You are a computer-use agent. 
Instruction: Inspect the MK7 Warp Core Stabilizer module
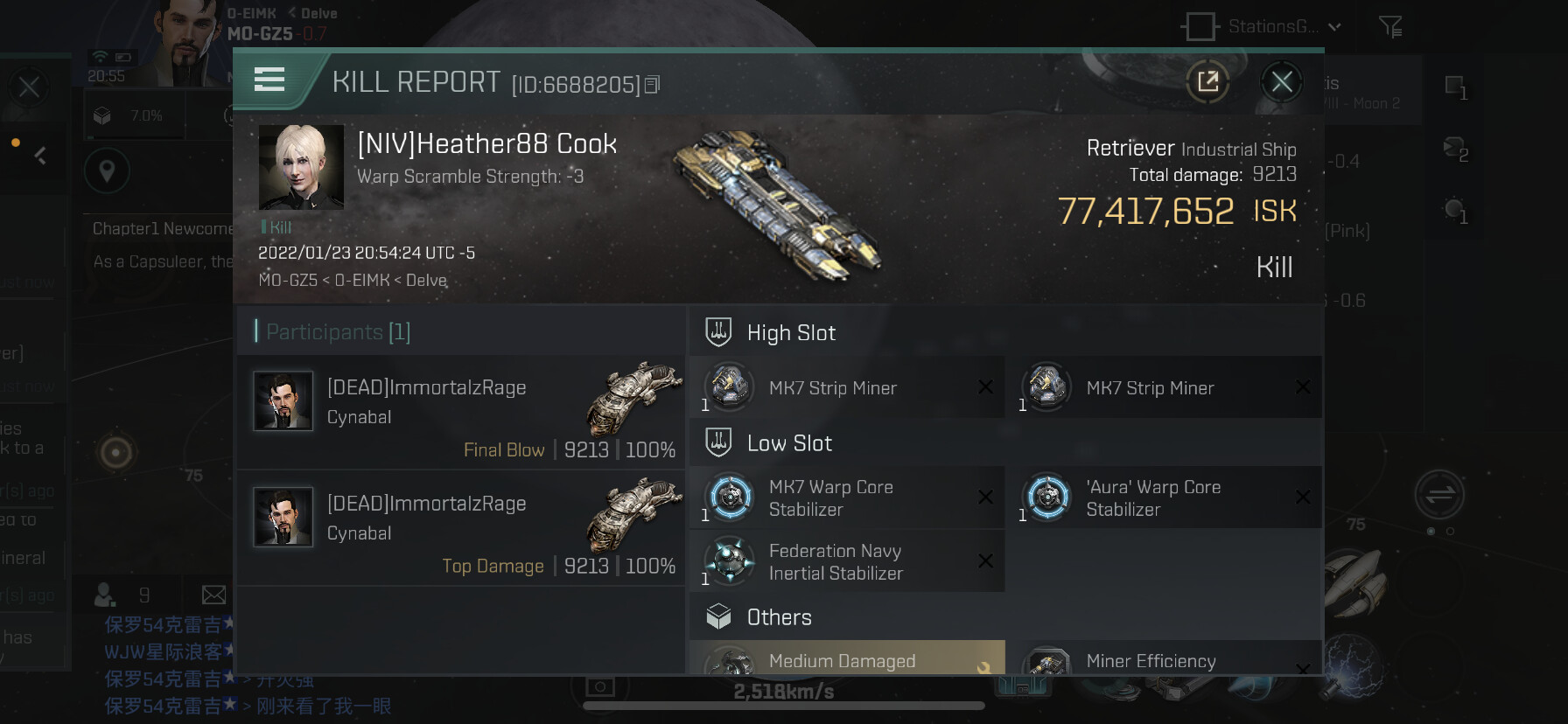click(x=846, y=498)
